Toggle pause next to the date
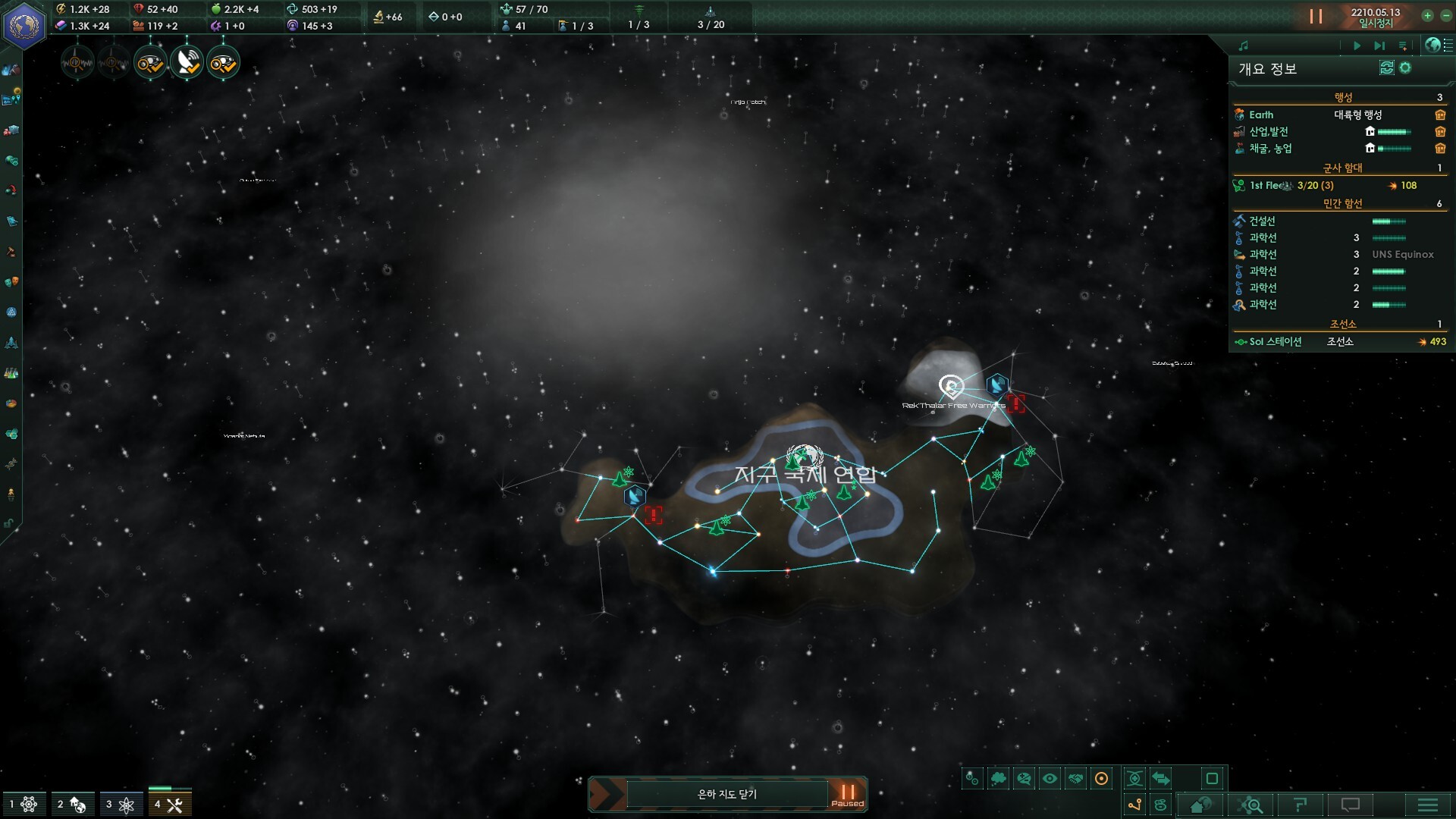 (1316, 17)
